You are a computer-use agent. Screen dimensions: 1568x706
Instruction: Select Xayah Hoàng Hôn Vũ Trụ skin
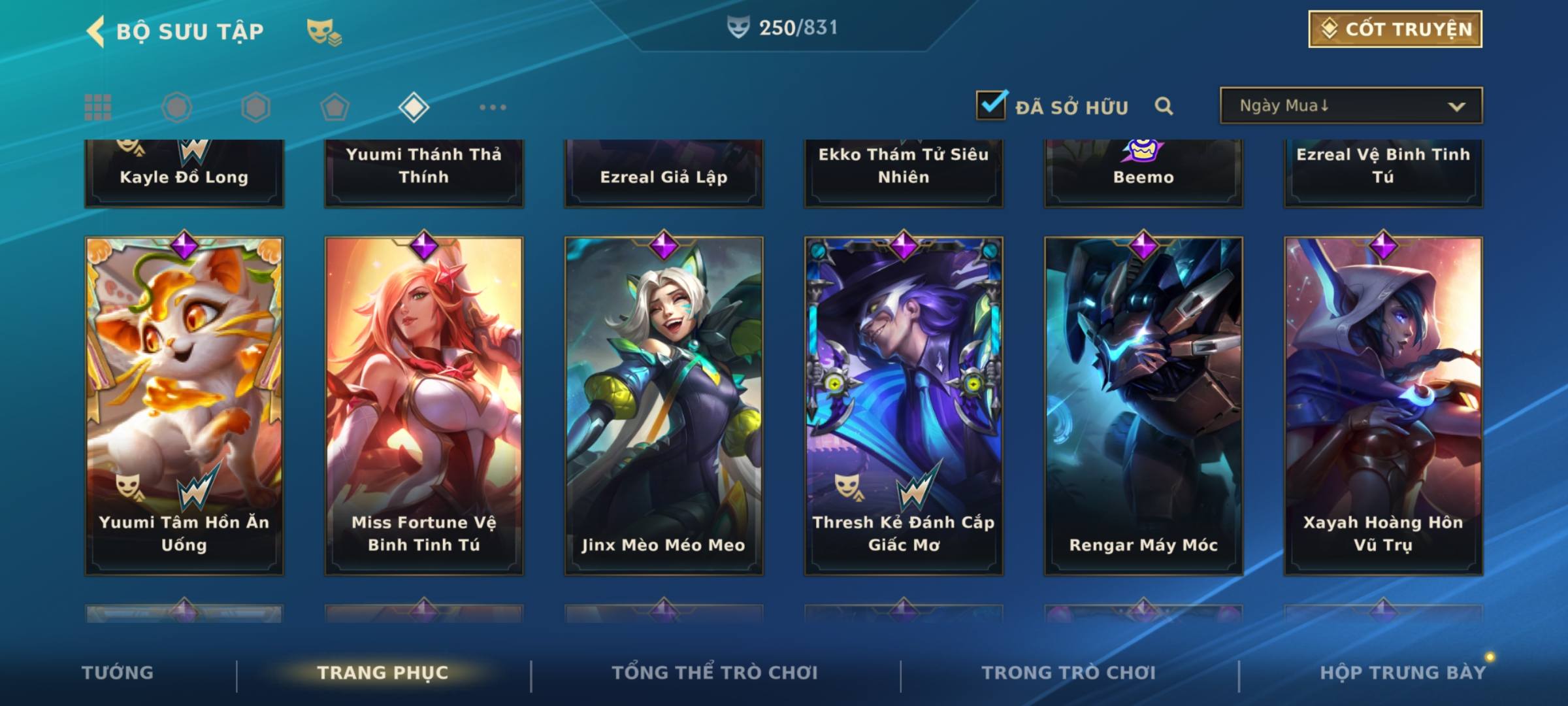tap(1383, 405)
